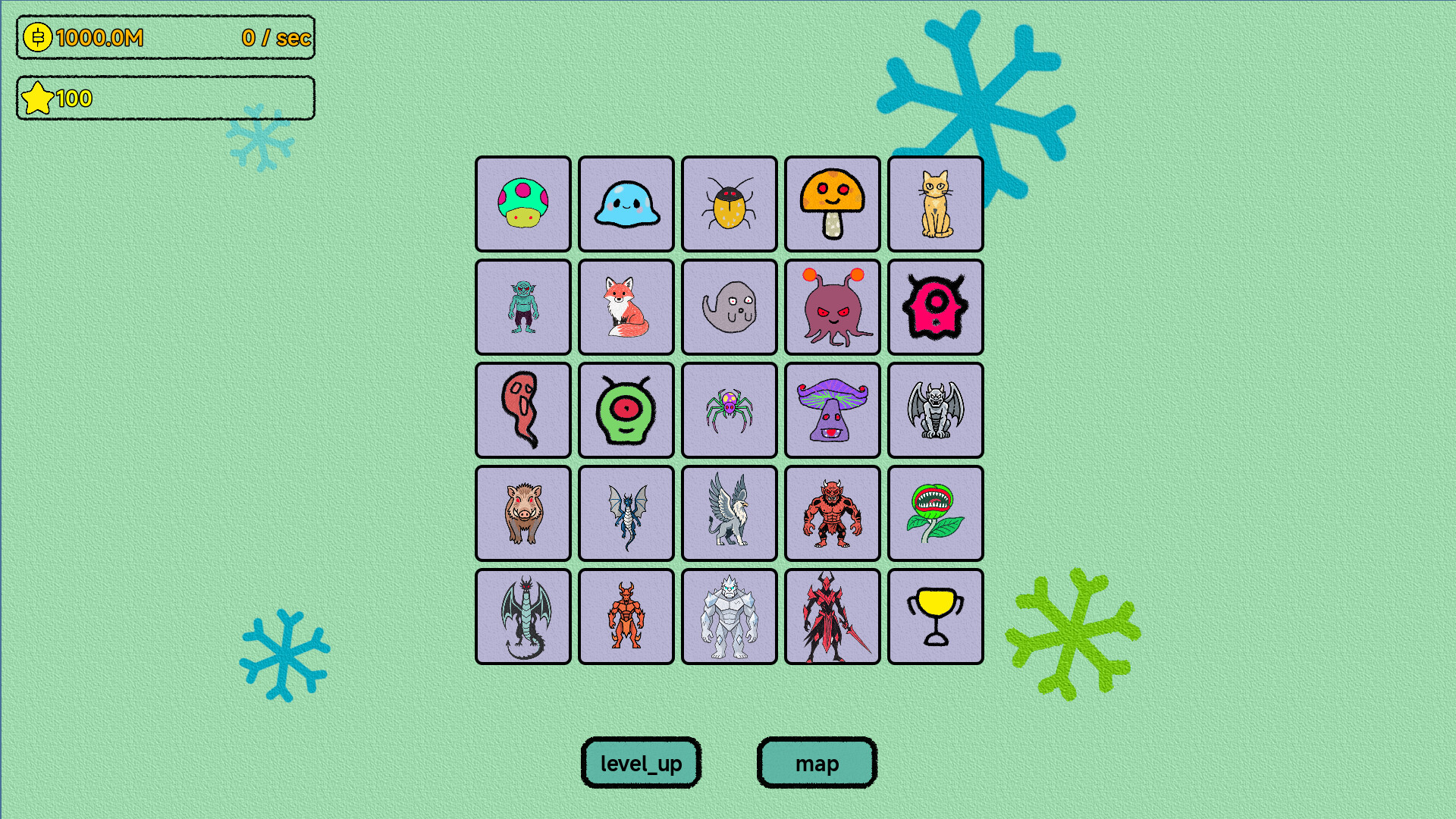Select the wild boar tile
This screenshot has width=1456, height=819.
coord(523,513)
